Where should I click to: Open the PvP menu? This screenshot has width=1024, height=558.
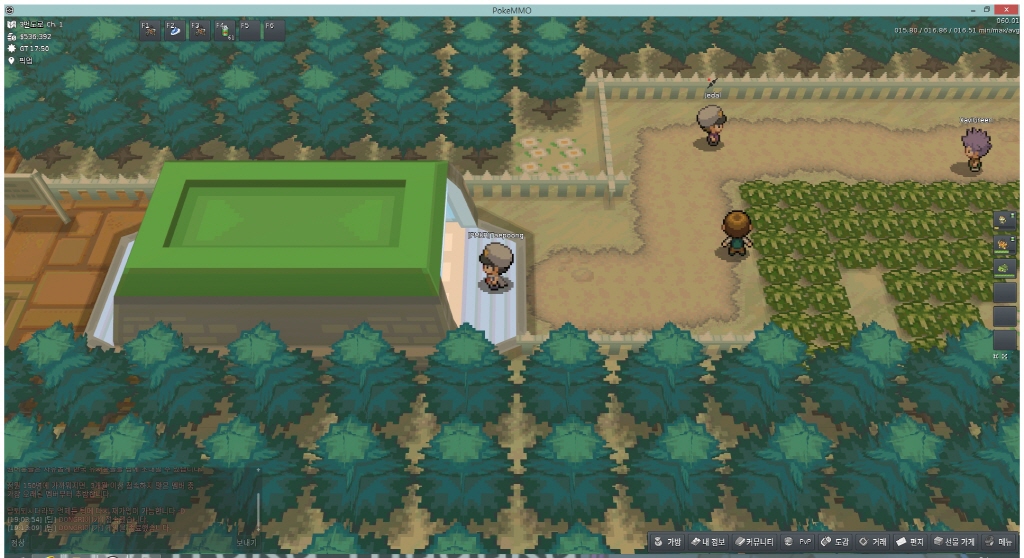coord(799,541)
